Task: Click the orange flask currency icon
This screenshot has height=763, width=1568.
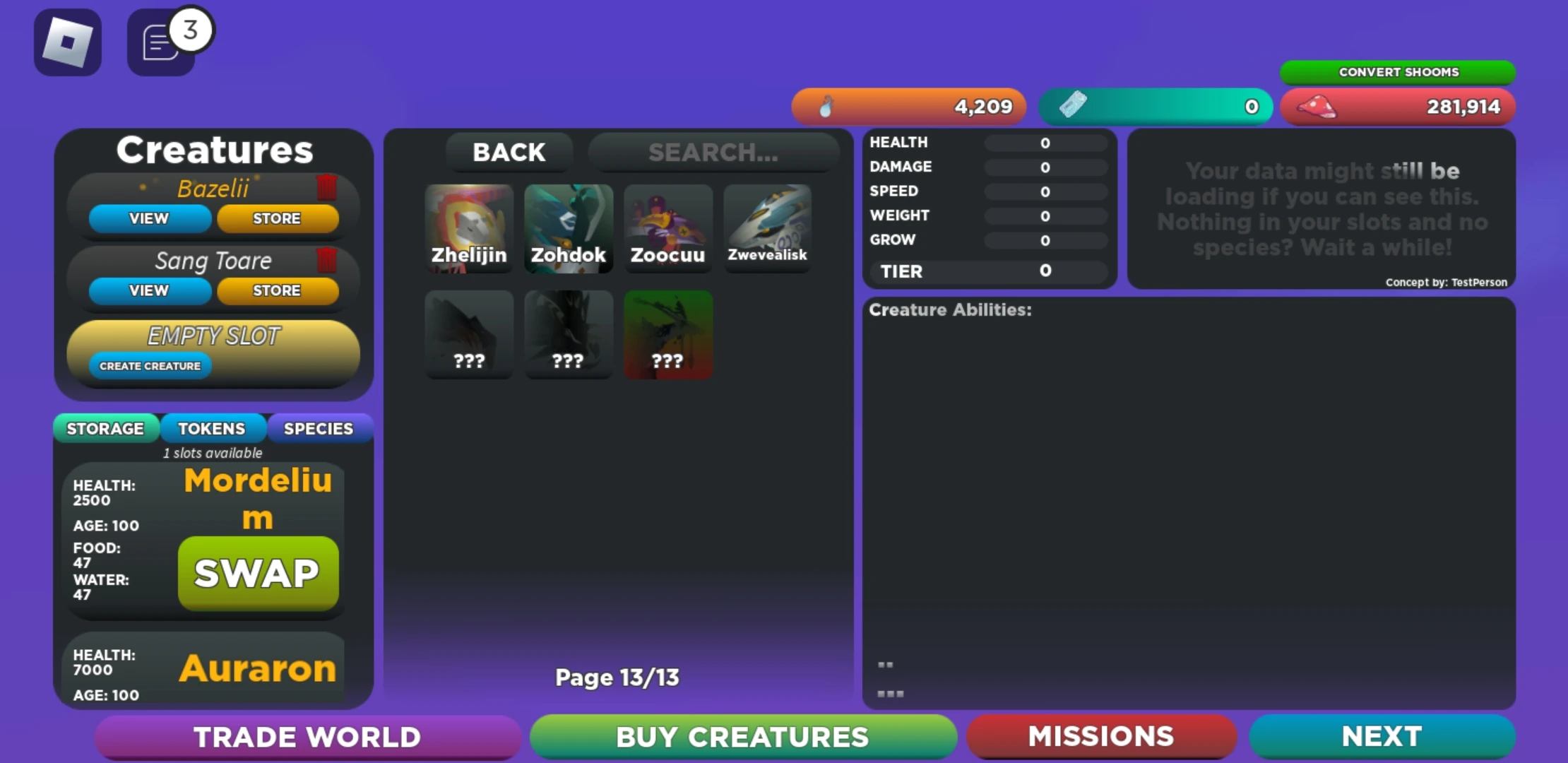Action: [x=825, y=106]
